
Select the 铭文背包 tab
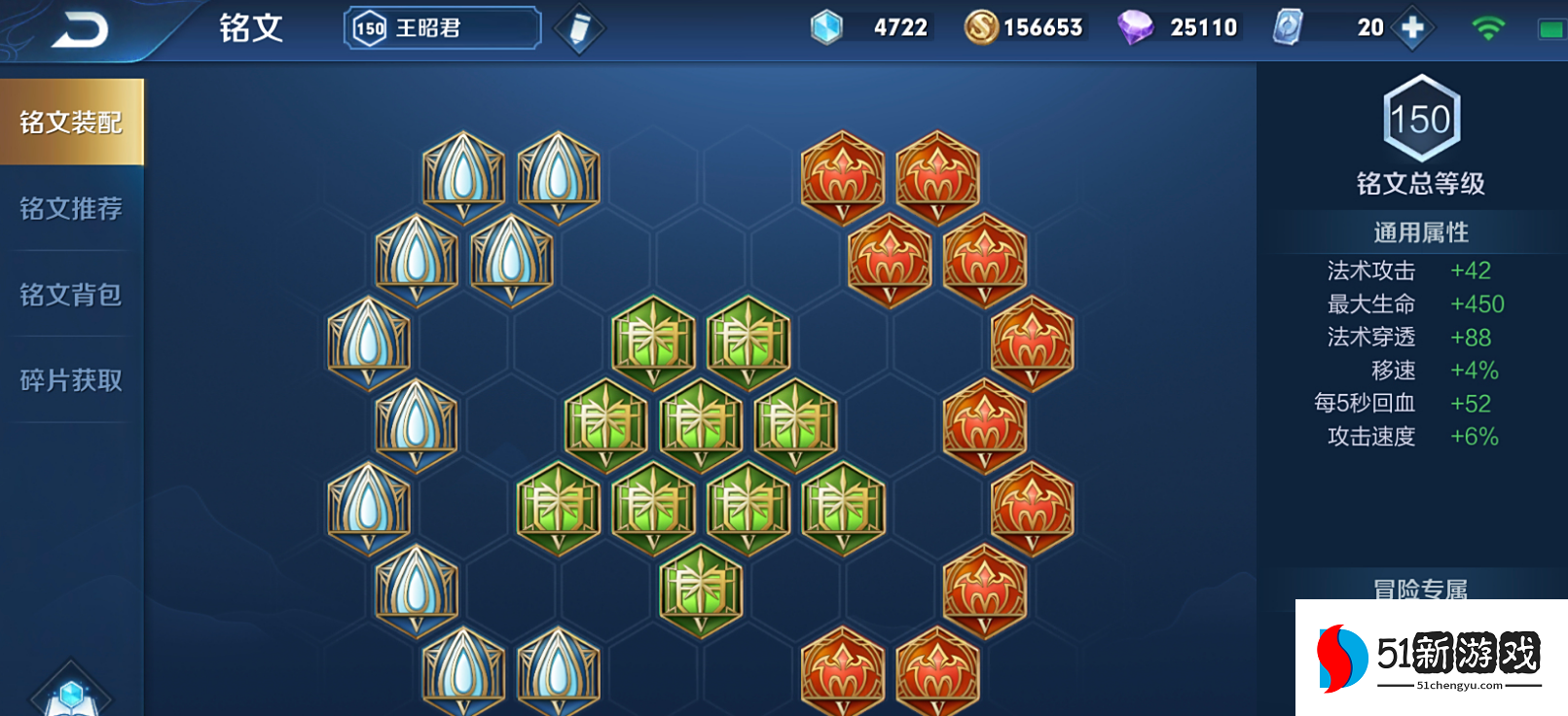tap(71, 294)
